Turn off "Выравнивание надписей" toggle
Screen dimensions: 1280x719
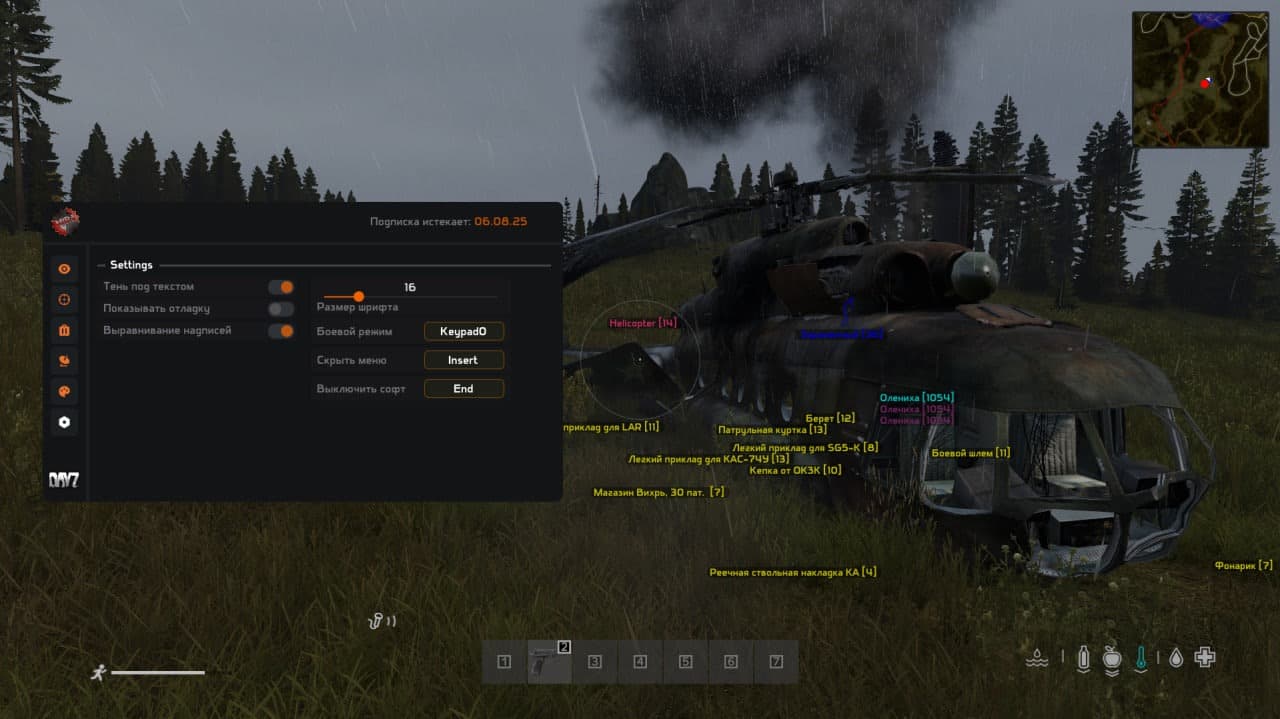[x=281, y=331]
